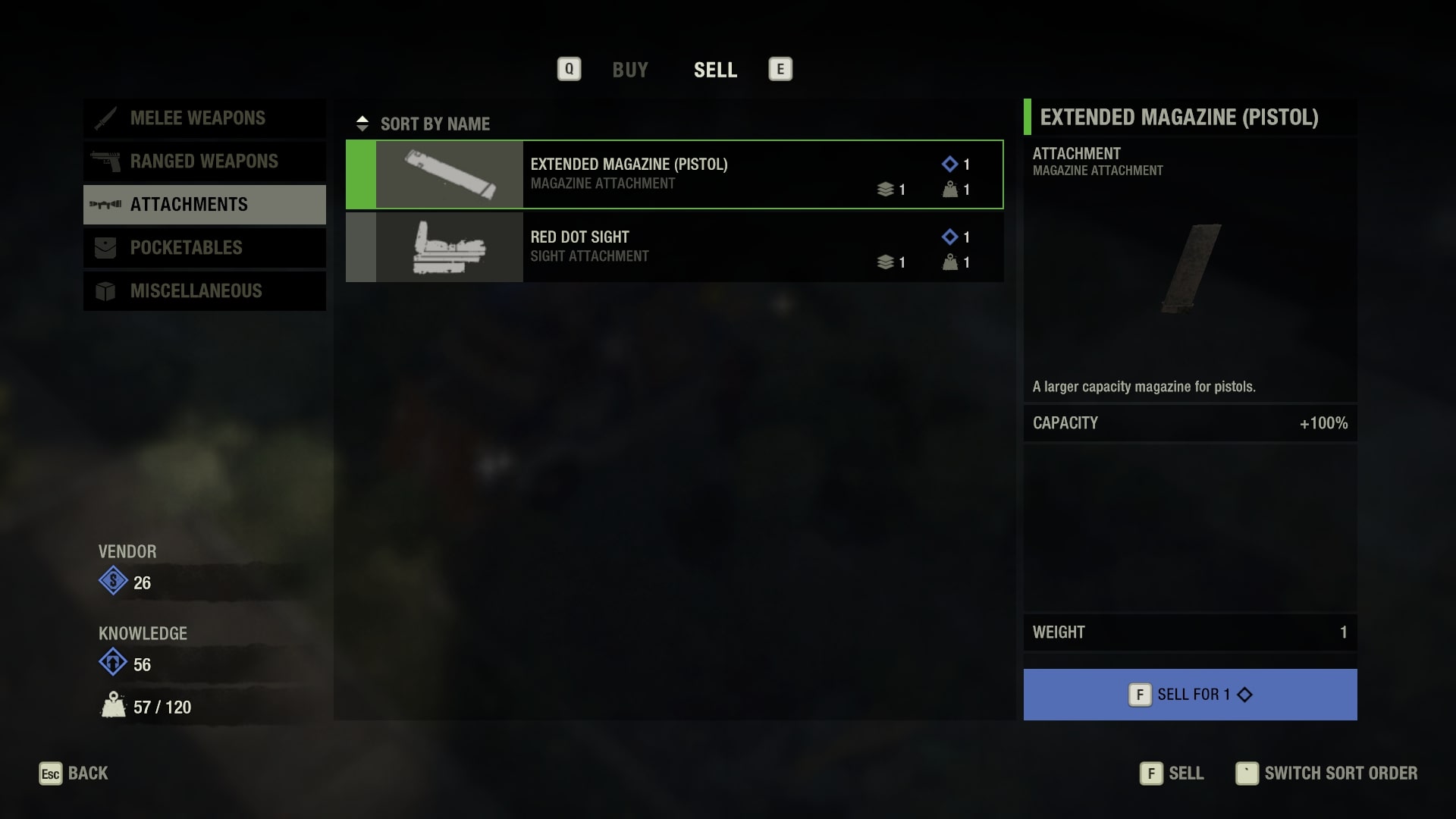Viewport: 1456px width, 819px height.
Task: Select the Red Dot Sight list entry
Action: click(x=675, y=246)
